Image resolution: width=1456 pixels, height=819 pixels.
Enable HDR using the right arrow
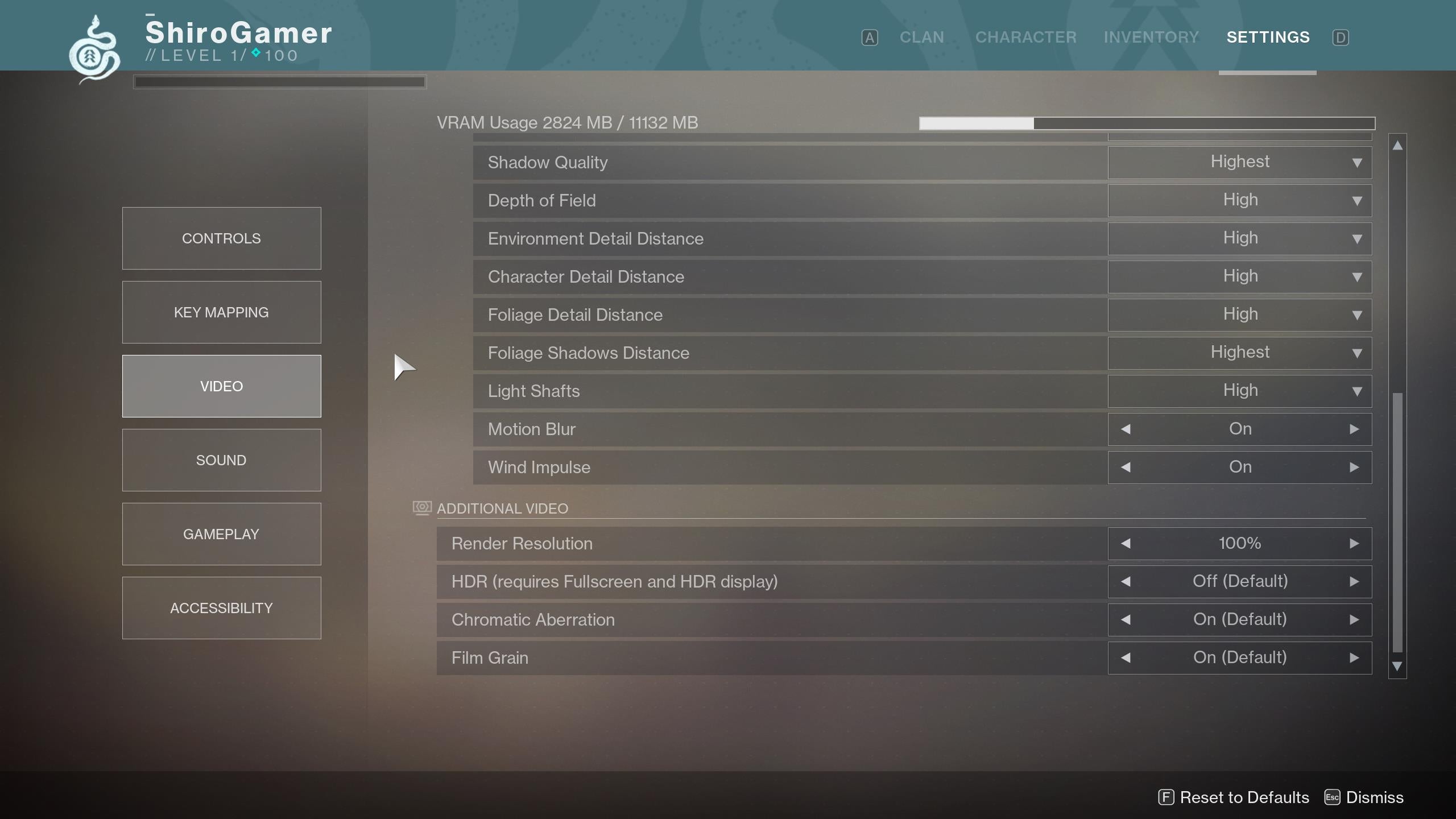click(x=1354, y=581)
